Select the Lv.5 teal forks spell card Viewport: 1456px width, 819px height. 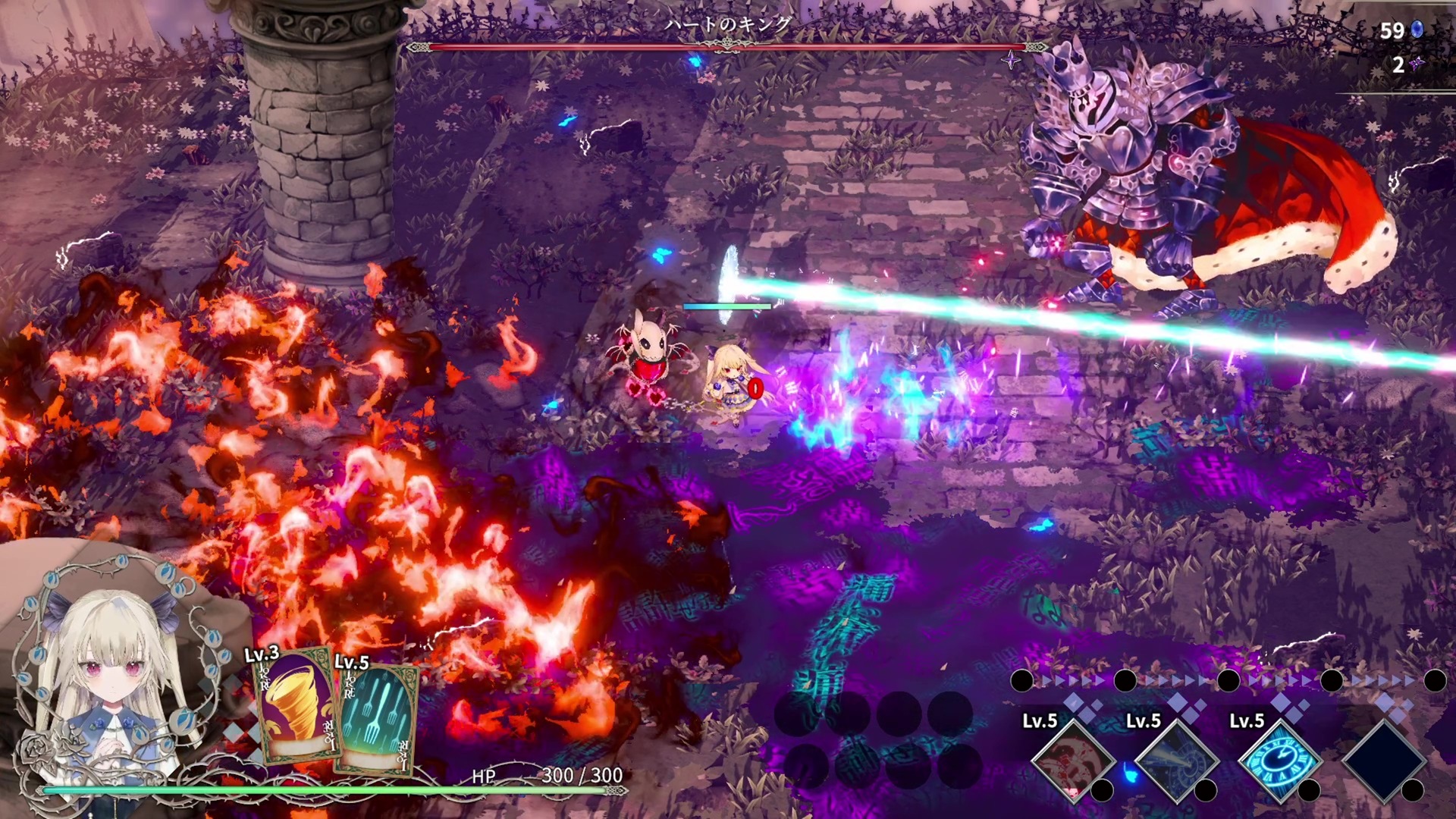pos(377,720)
